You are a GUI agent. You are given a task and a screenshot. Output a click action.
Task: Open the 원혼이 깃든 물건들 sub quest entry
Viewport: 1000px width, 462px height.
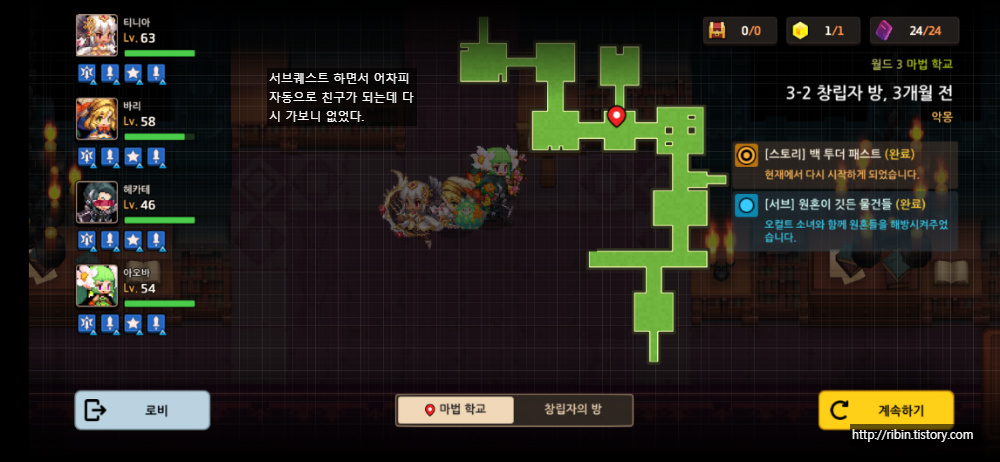click(x=845, y=221)
